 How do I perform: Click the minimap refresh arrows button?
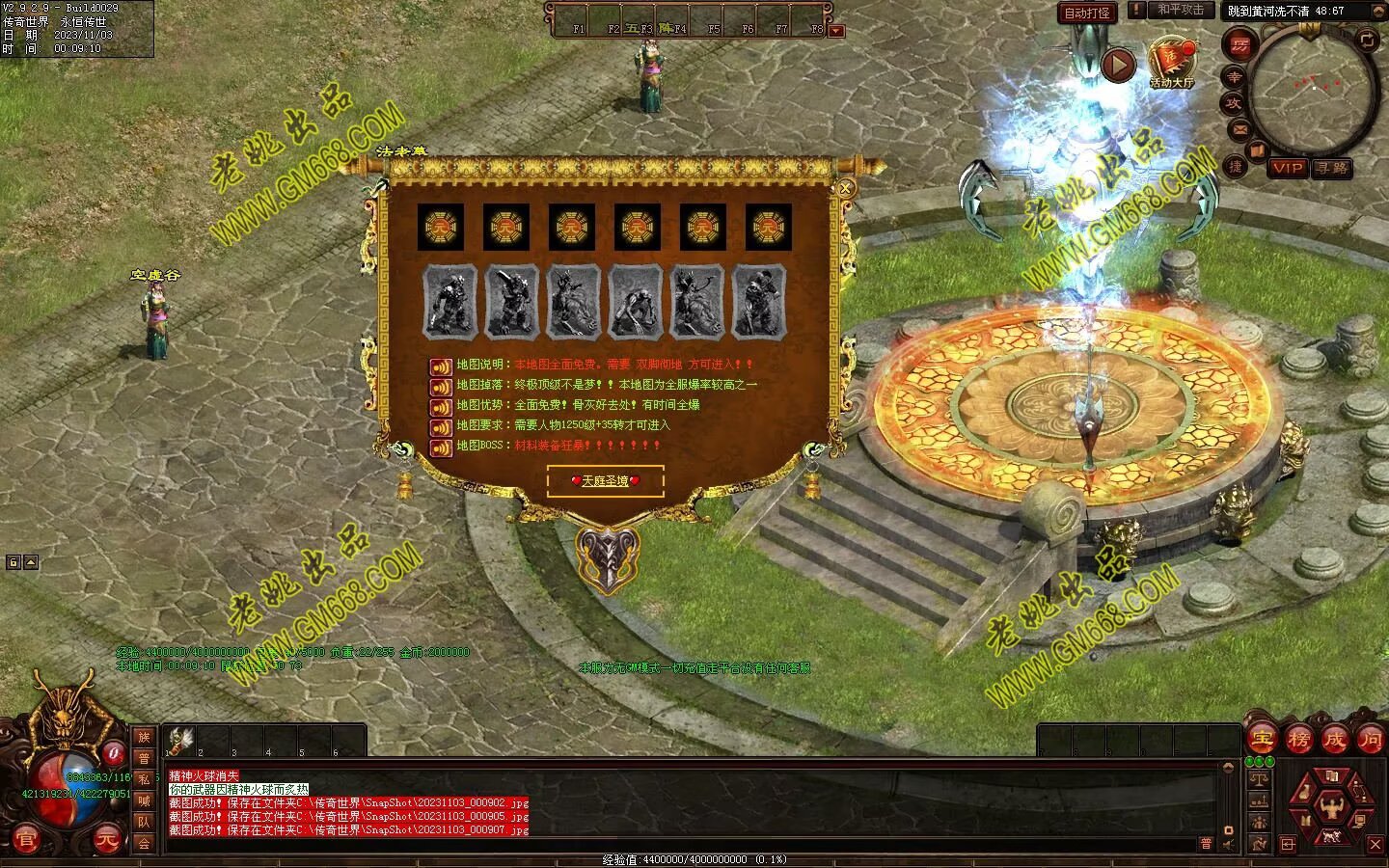pyautogui.click(x=1367, y=40)
